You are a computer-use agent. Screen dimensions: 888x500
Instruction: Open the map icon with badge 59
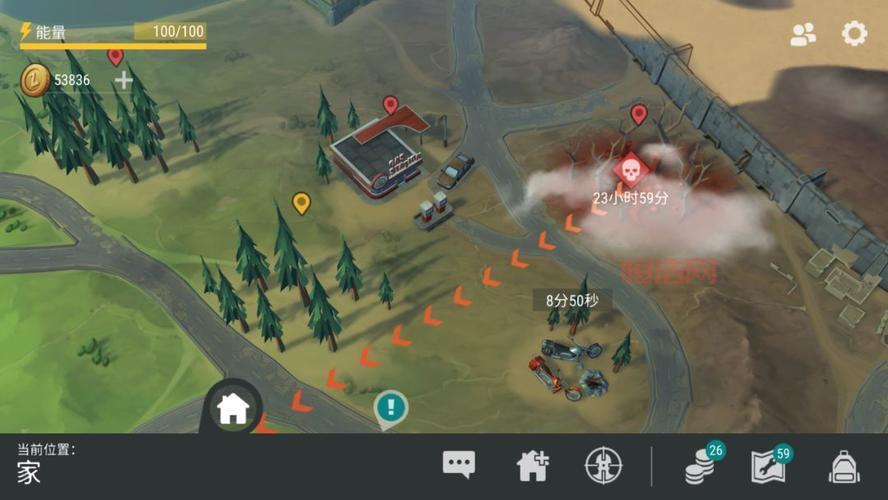tap(768, 466)
